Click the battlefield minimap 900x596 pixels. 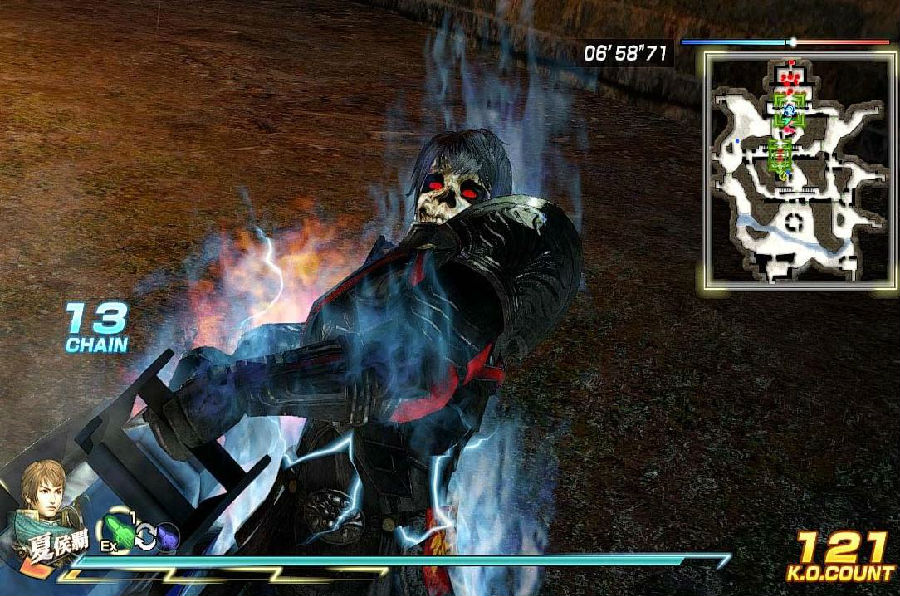point(798,170)
